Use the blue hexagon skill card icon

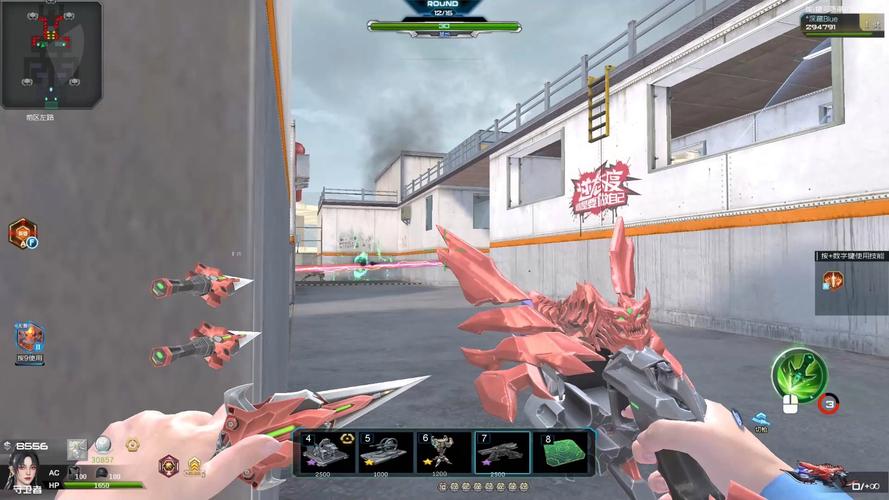pos(29,338)
